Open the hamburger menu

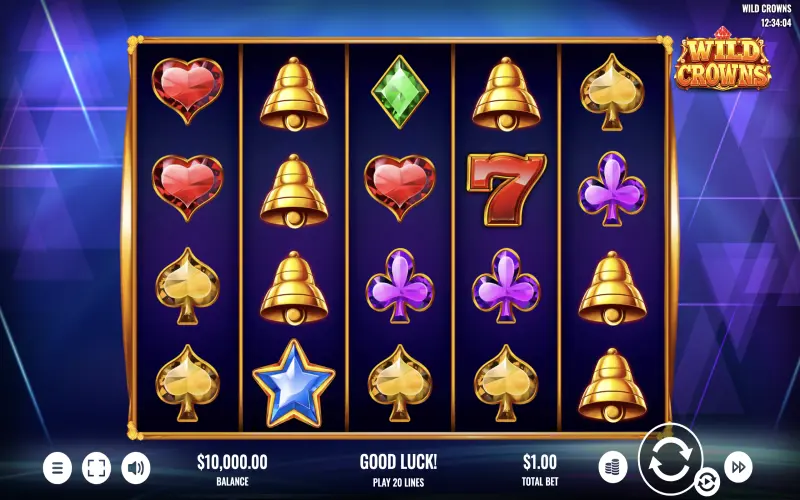(57, 467)
